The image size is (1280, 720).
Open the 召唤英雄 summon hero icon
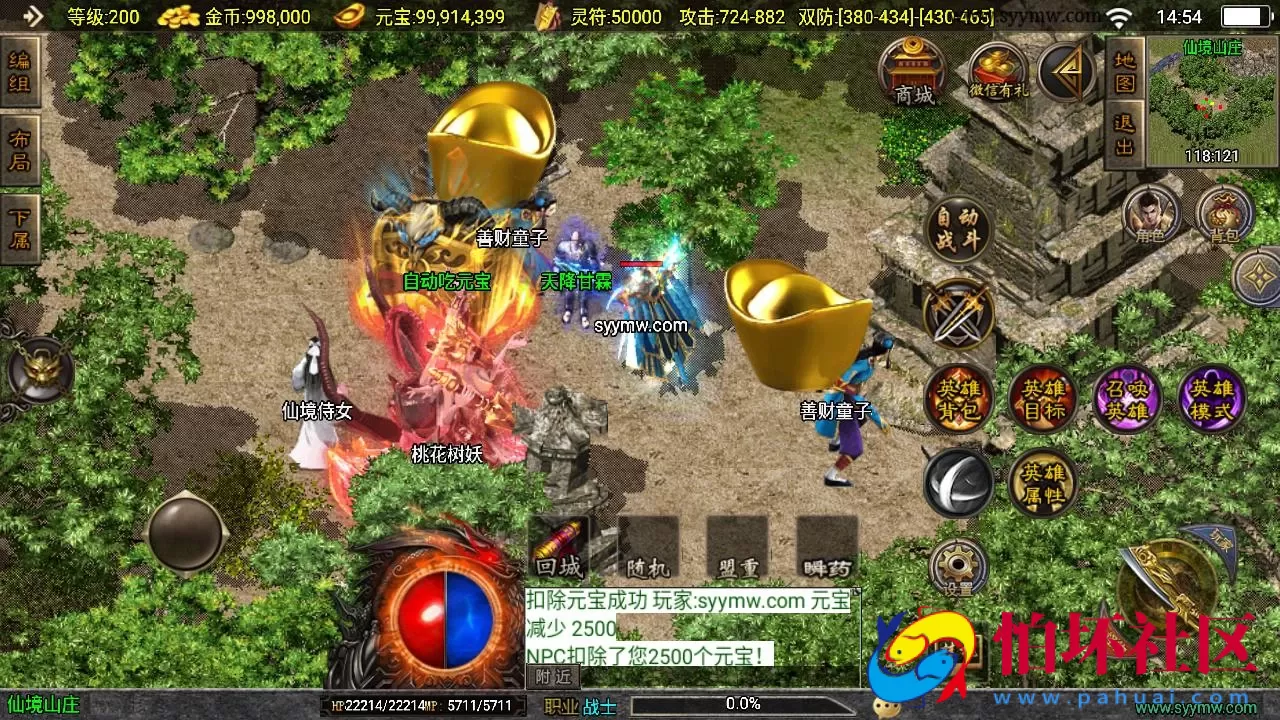coord(1128,399)
